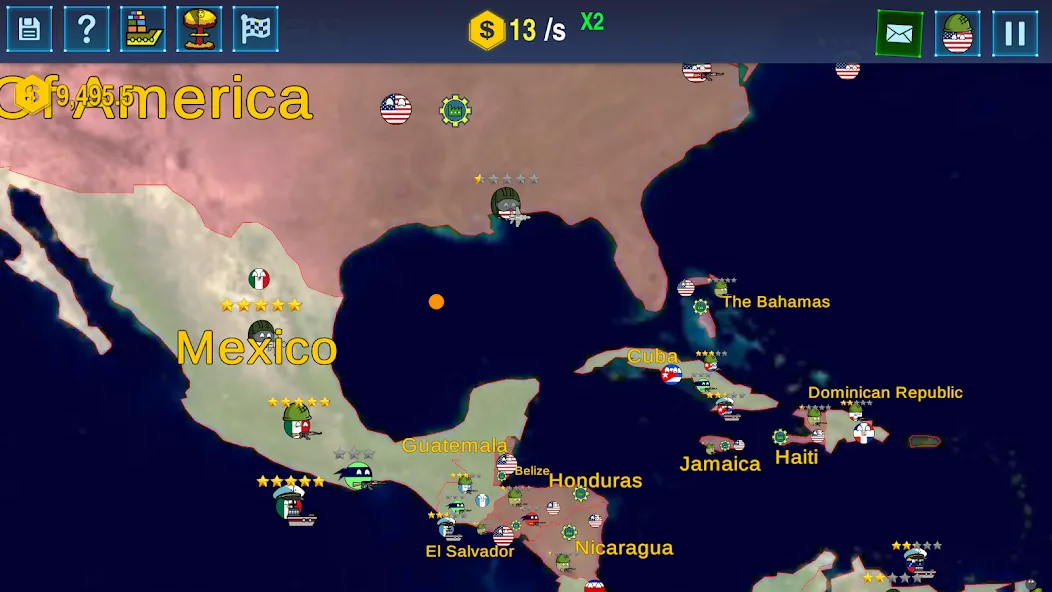Open the help question mark button

[87, 30]
